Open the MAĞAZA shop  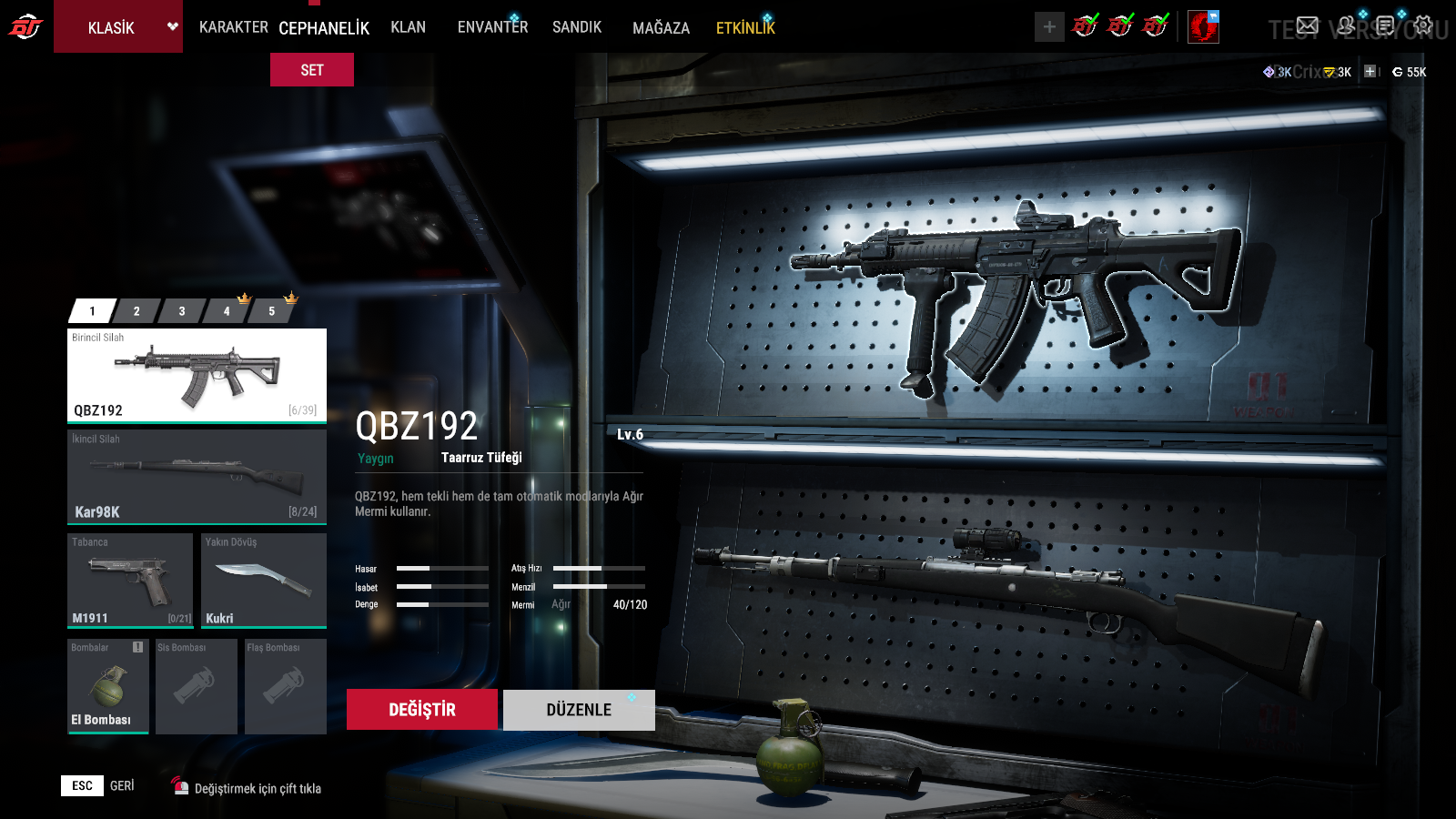click(661, 28)
